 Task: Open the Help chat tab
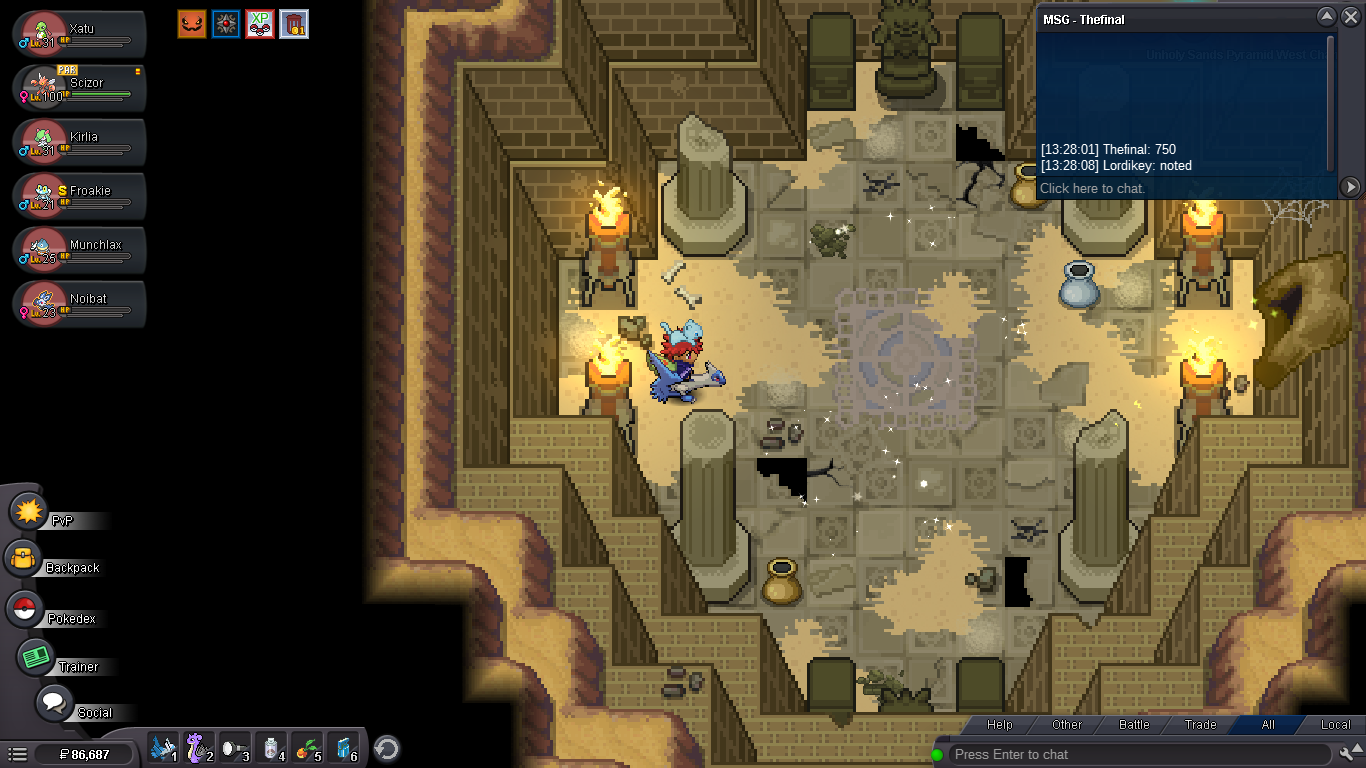[x=999, y=725]
